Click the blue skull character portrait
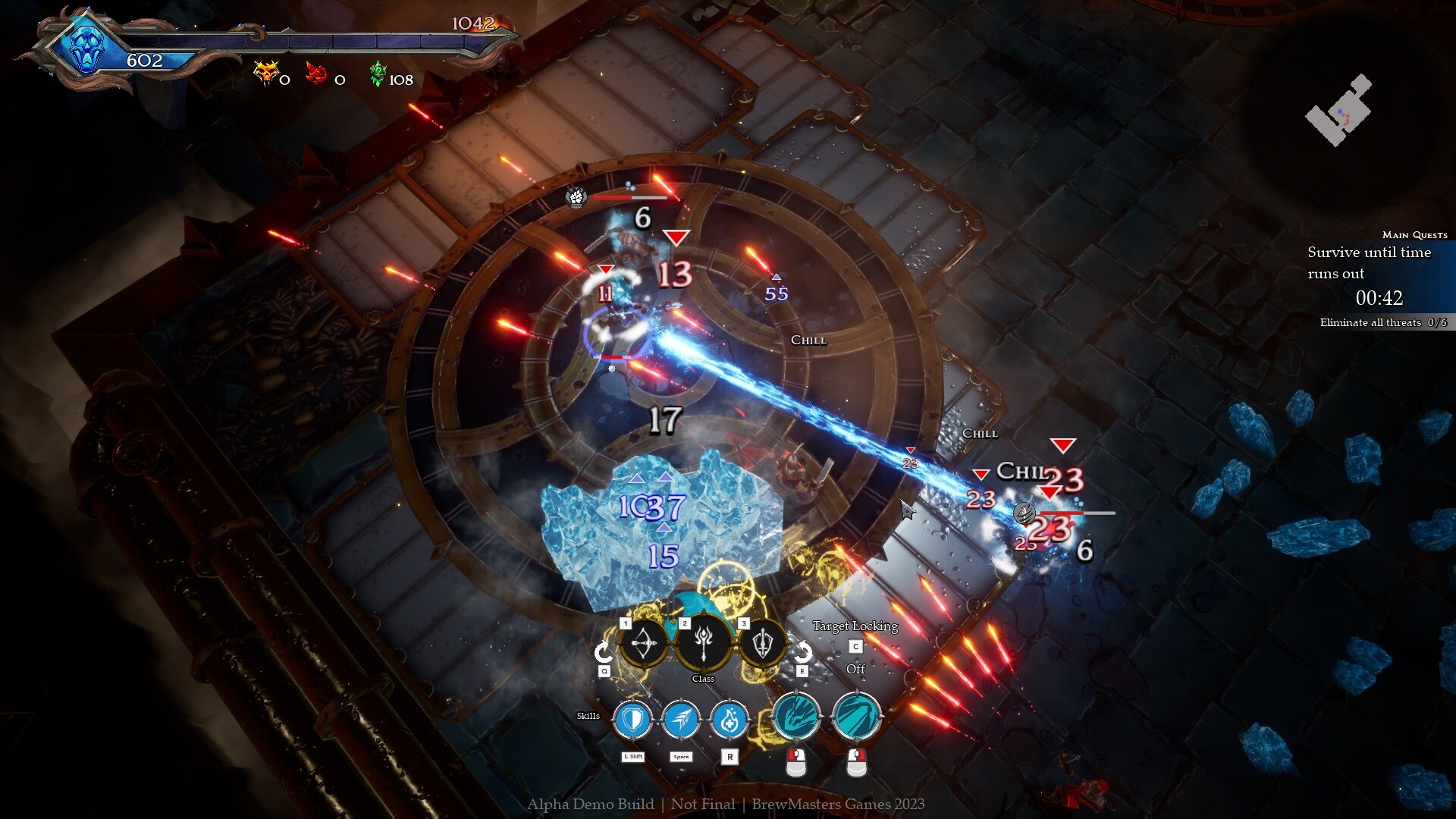Image resolution: width=1456 pixels, height=819 pixels. (86, 47)
